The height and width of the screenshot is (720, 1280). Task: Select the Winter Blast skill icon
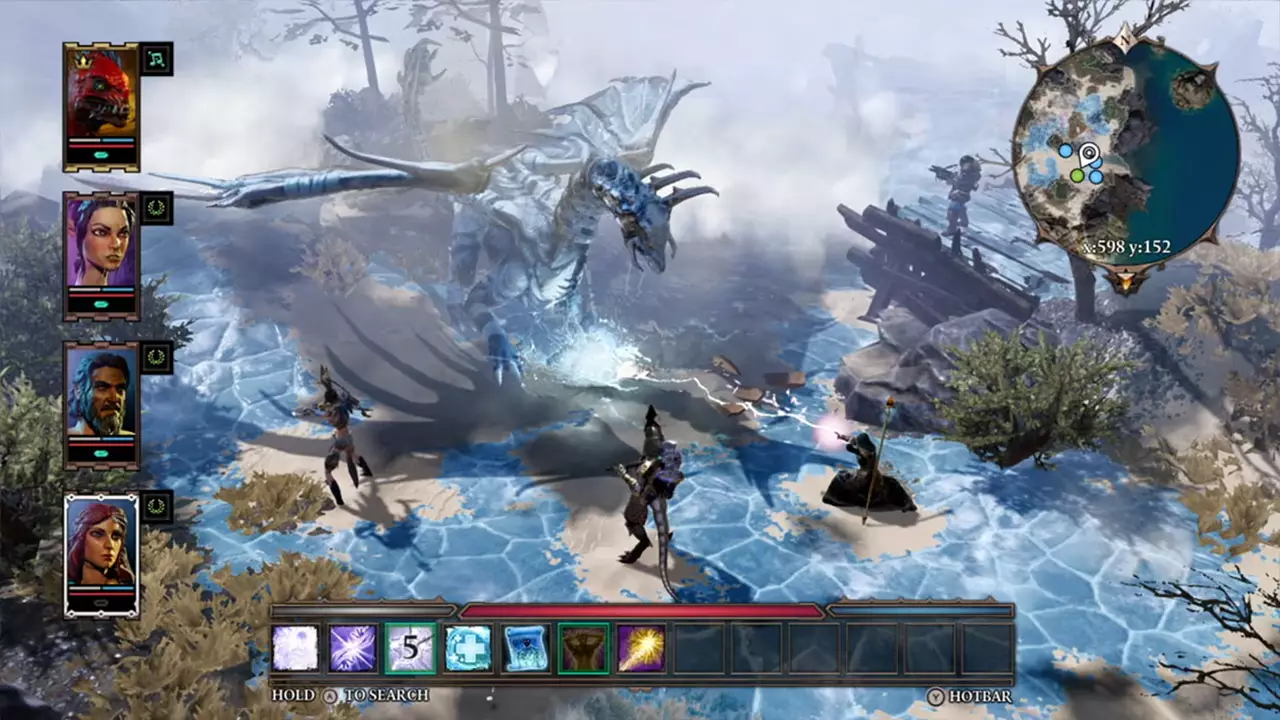(x=297, y=648)
